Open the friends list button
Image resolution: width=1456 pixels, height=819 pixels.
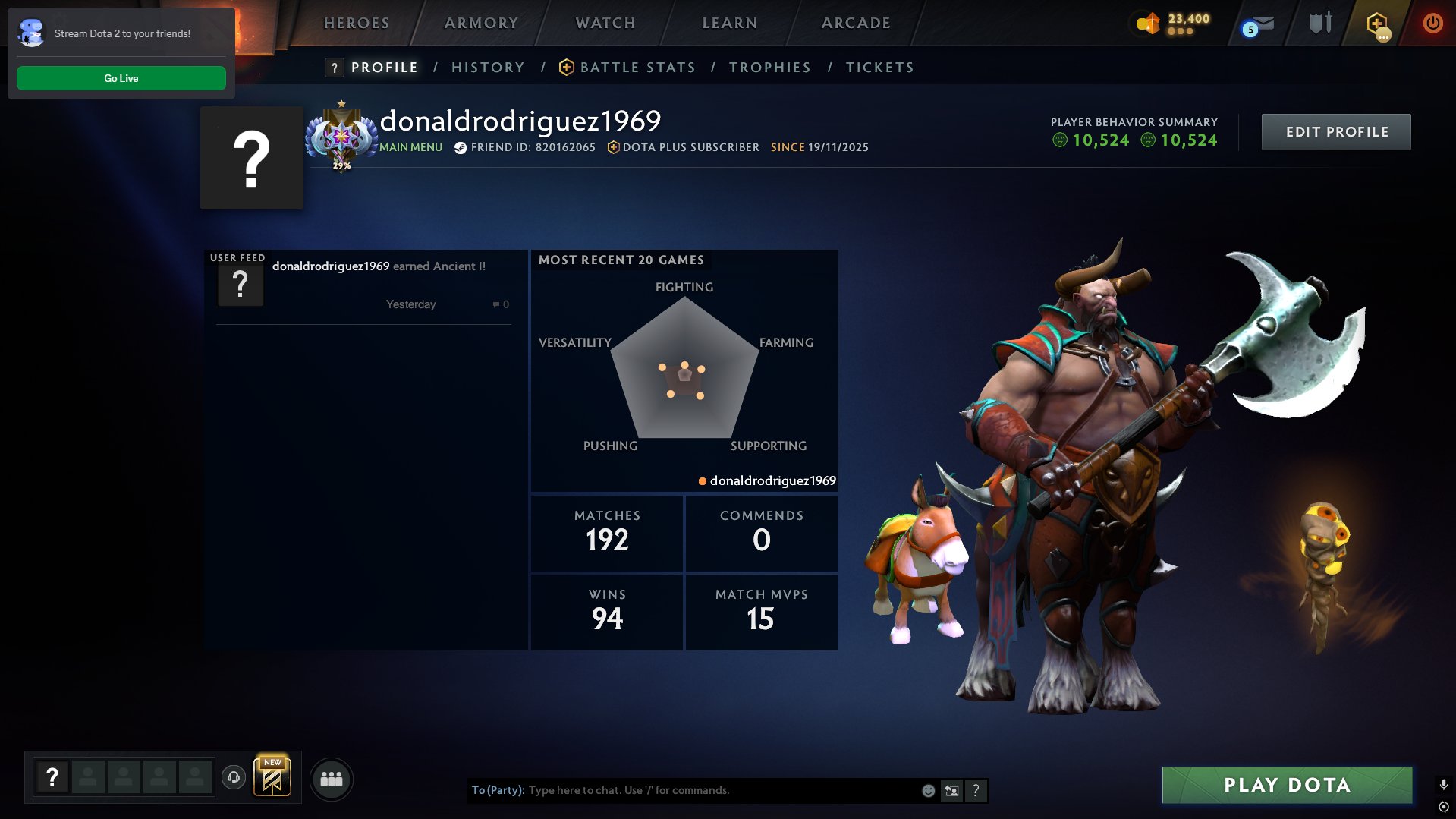[332, 780]
